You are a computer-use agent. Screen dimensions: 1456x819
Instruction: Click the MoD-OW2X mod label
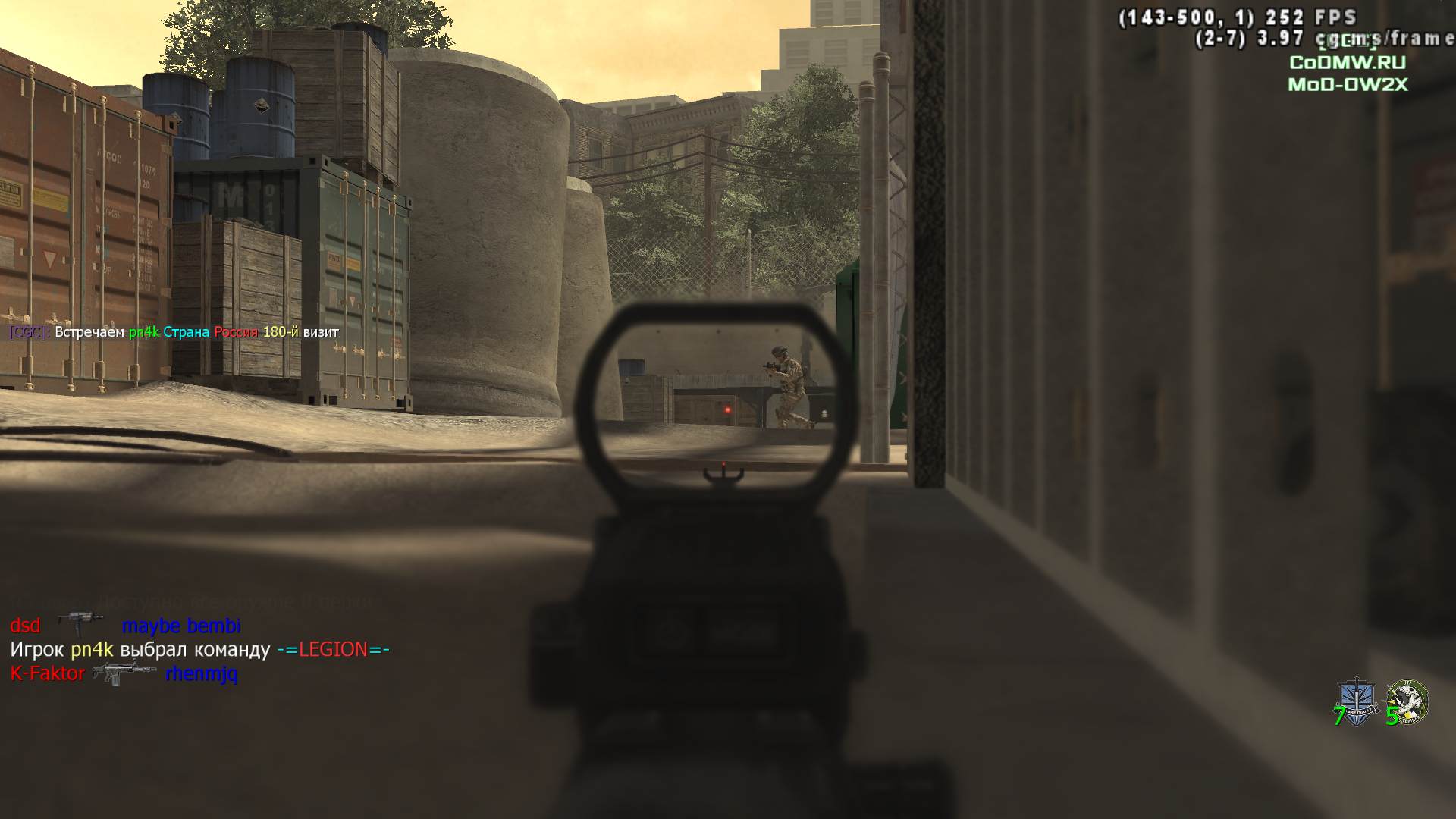pos(1348,86)
